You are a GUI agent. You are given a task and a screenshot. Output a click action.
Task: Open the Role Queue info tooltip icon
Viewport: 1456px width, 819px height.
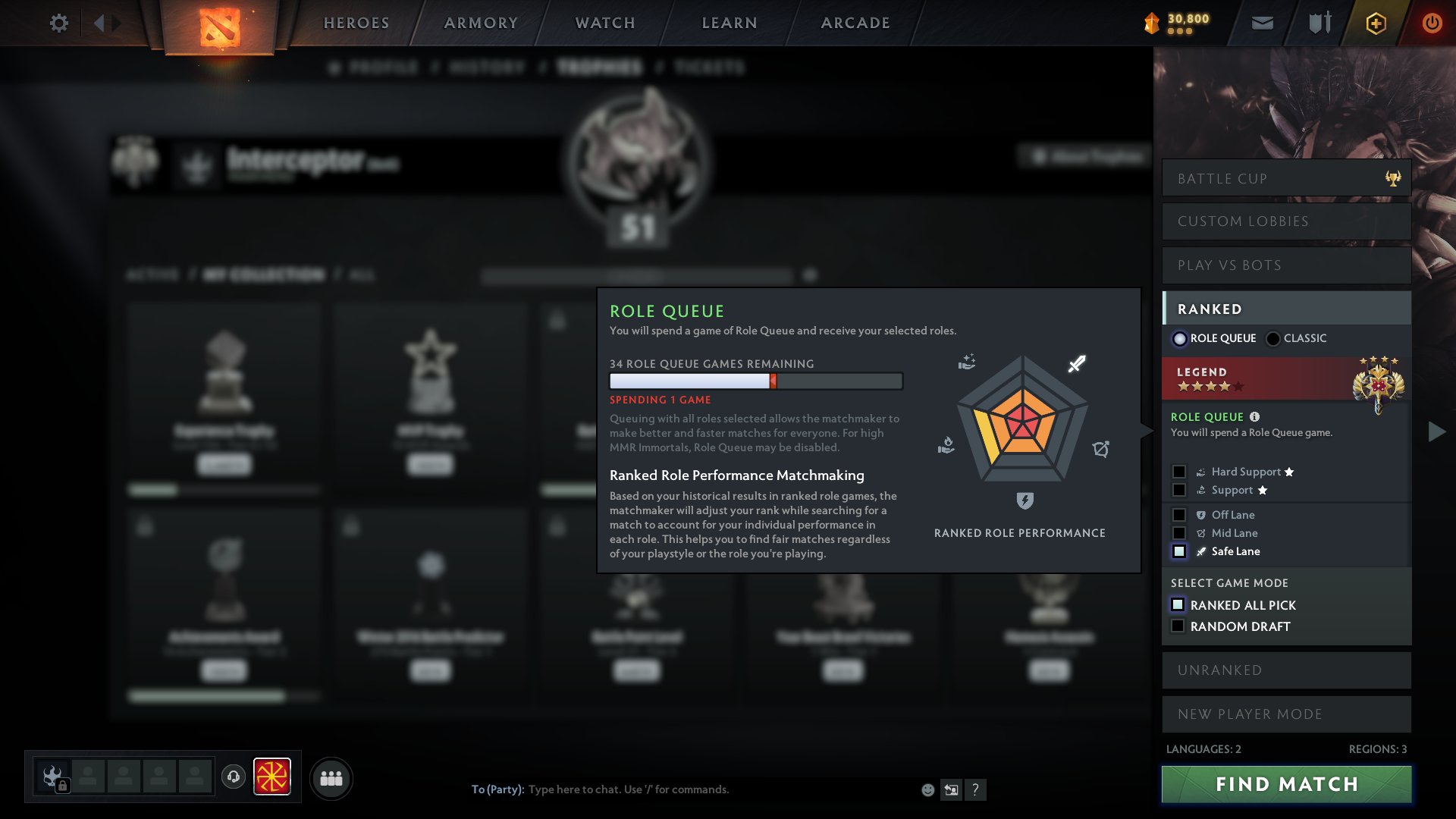(1255, 416)
